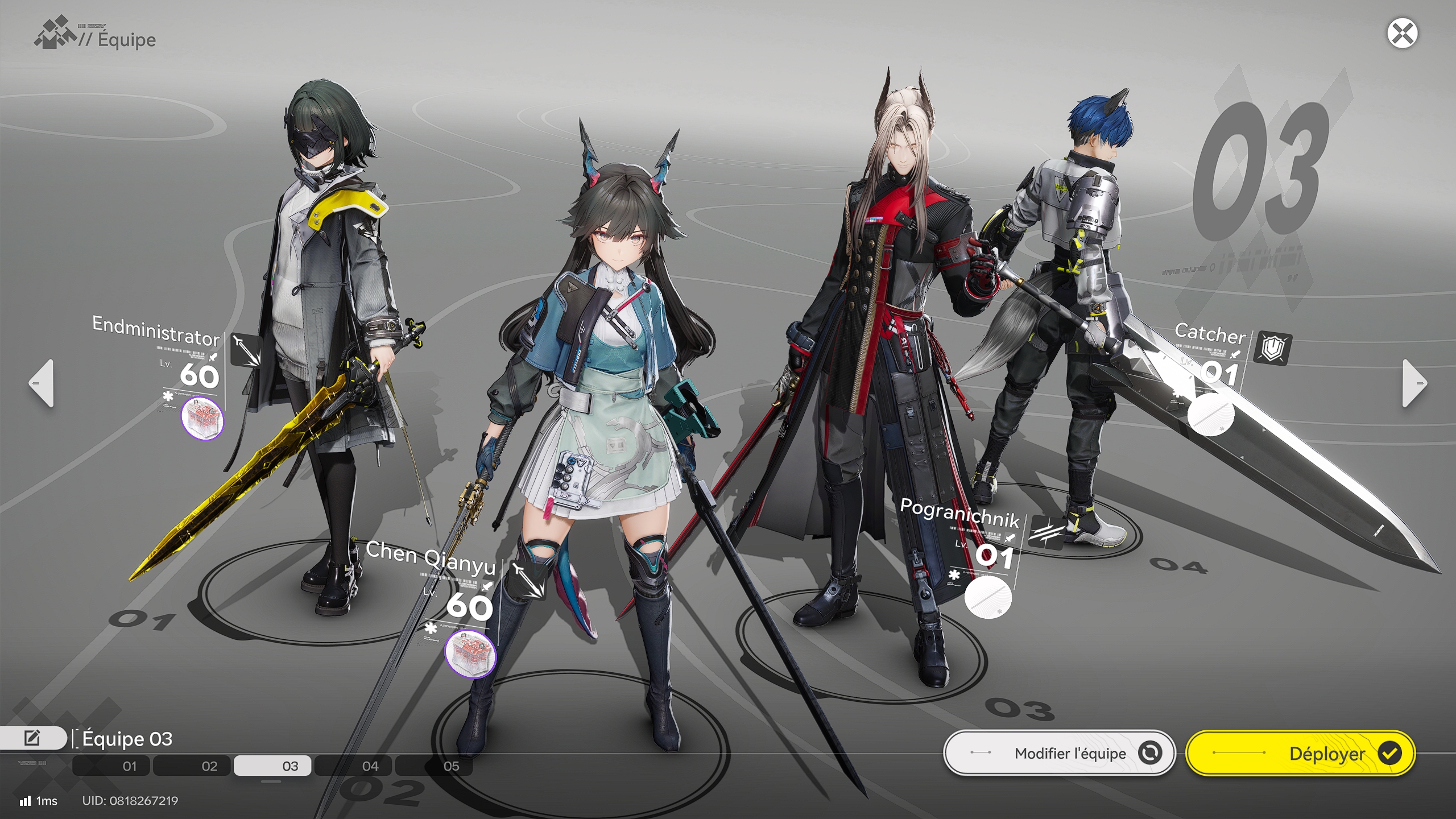Screen dimensions: 1456x819
Task: Click the checkmark icon on the Déployer button
Action: pyautogui.click(x=1390, y=753)
